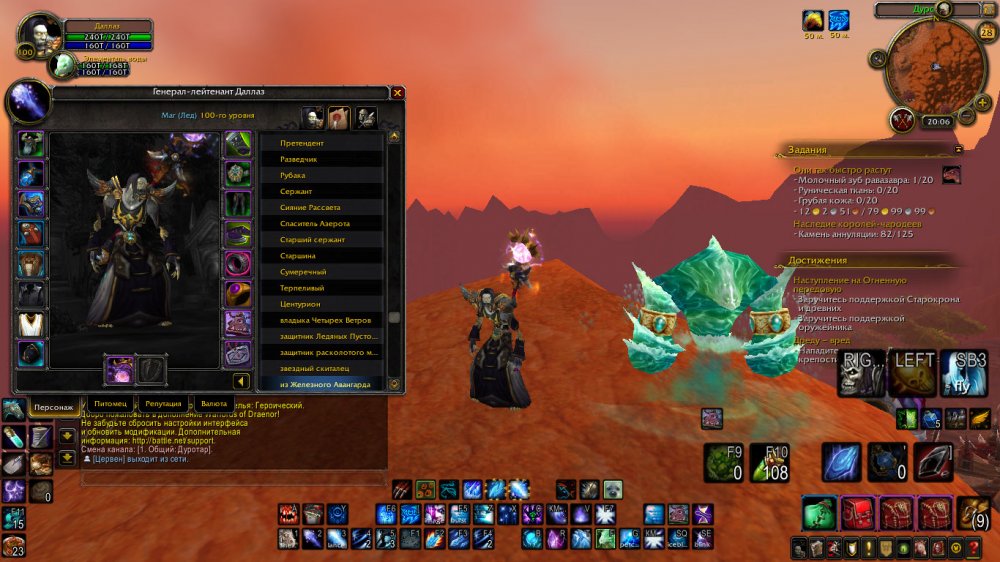This screenshot has height=562, width=1000.
Task: Open the red question mark help button
Action: pyautogui.click(x=973, y=547)
